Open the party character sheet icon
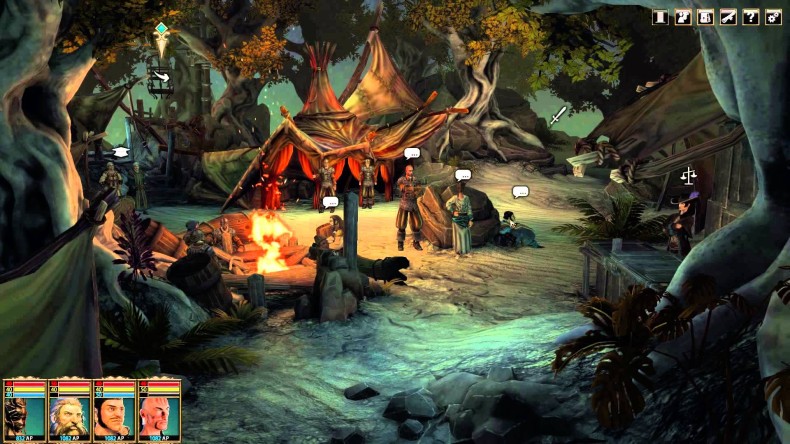The height and width of the screenshot is (444, 790). pyautogui.click(x=683, y=17)
